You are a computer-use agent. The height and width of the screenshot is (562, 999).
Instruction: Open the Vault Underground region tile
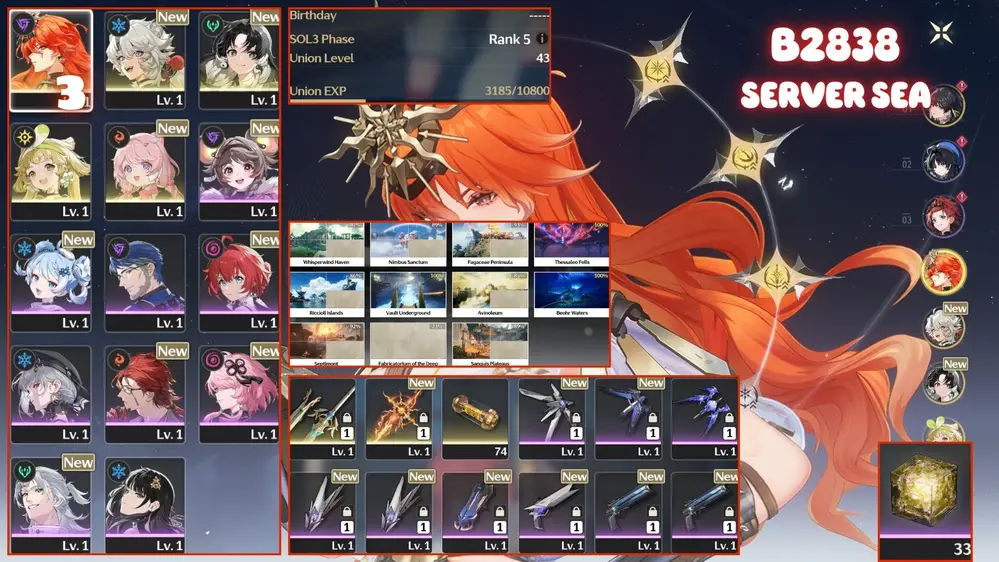pos(408,295)
